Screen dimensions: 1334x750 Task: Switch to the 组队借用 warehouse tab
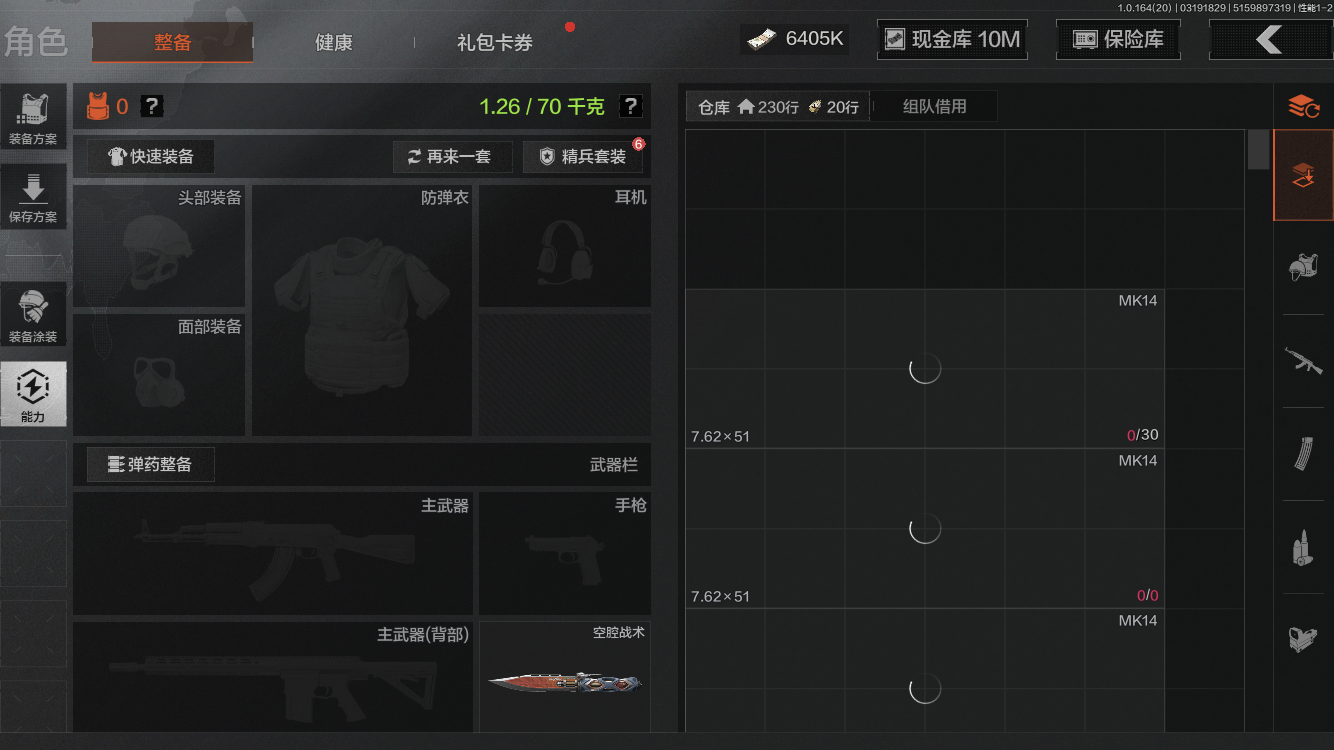tap(933, 106)
